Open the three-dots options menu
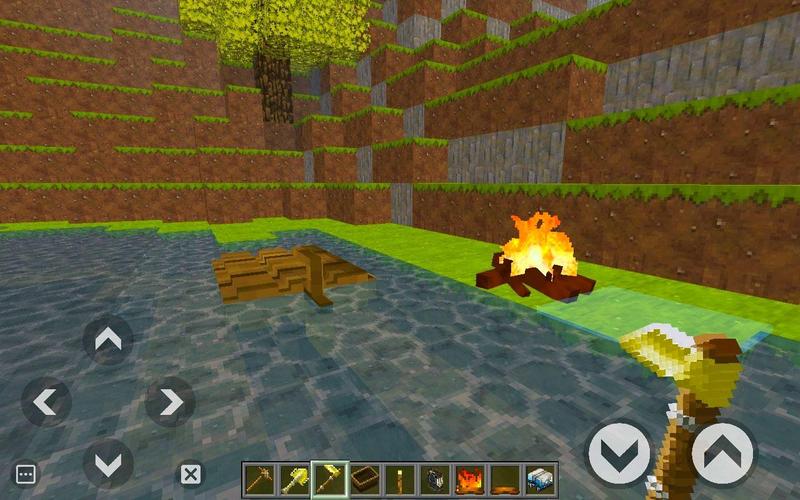The height and width of the screenshot is (500, 800). click(x=26, y=474)
